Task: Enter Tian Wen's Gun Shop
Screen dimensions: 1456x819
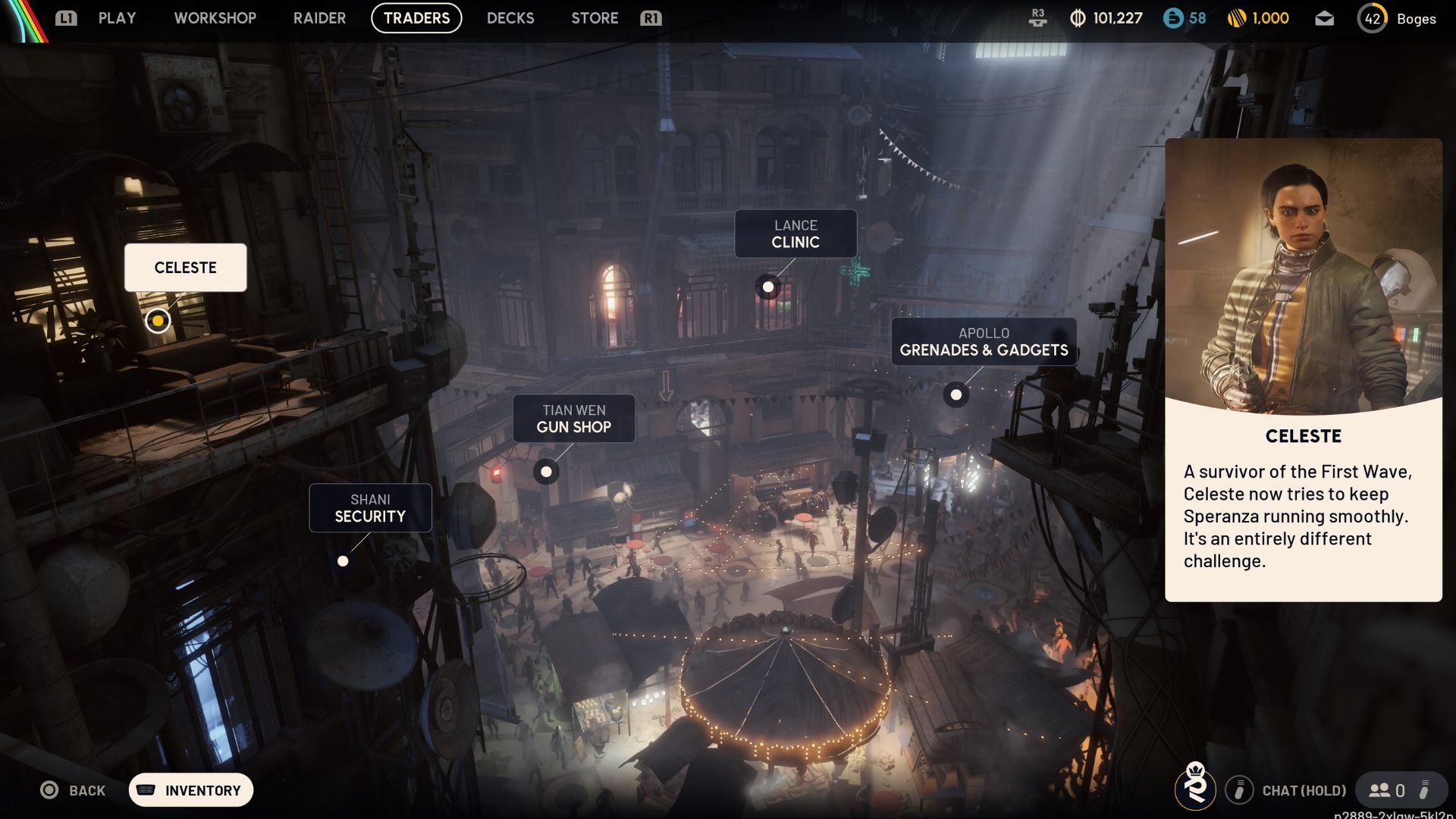Action: [x=573, y=419]
